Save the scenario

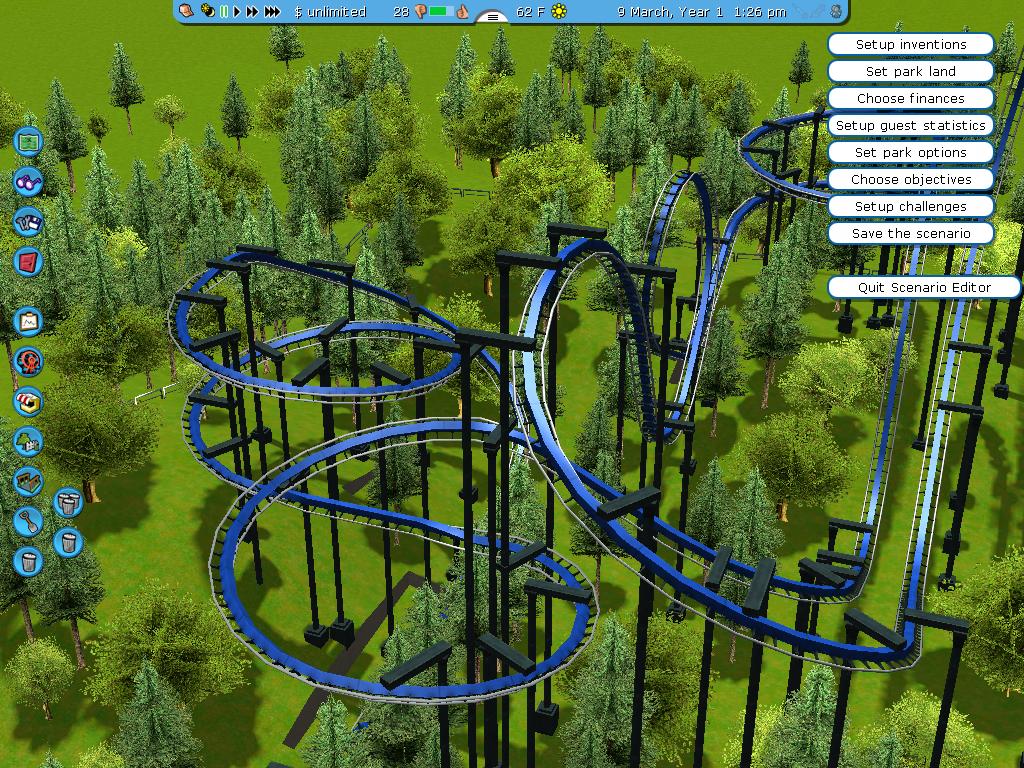click(910, 233)
